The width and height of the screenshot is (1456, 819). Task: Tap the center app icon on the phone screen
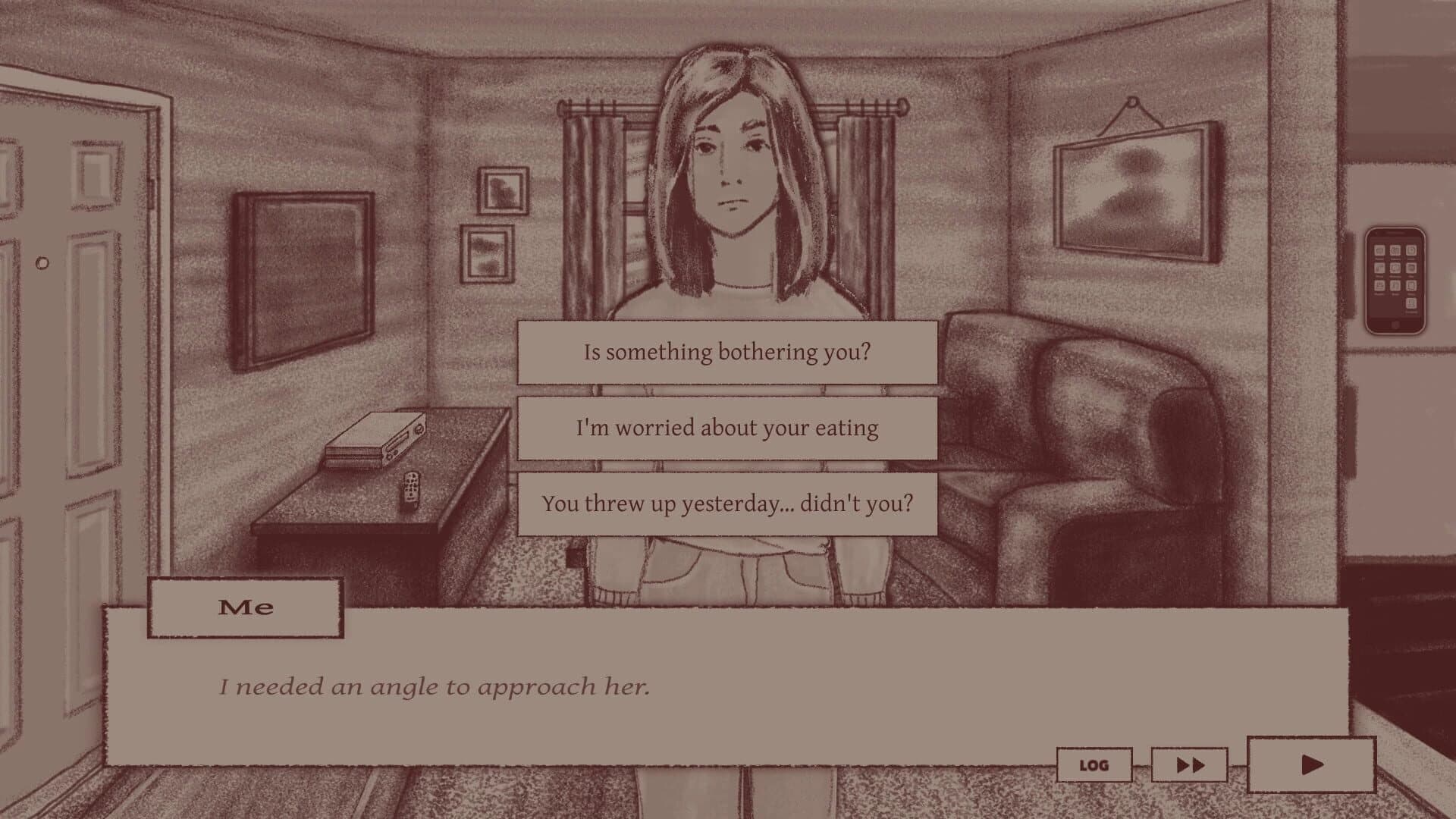click(1395, 268)
